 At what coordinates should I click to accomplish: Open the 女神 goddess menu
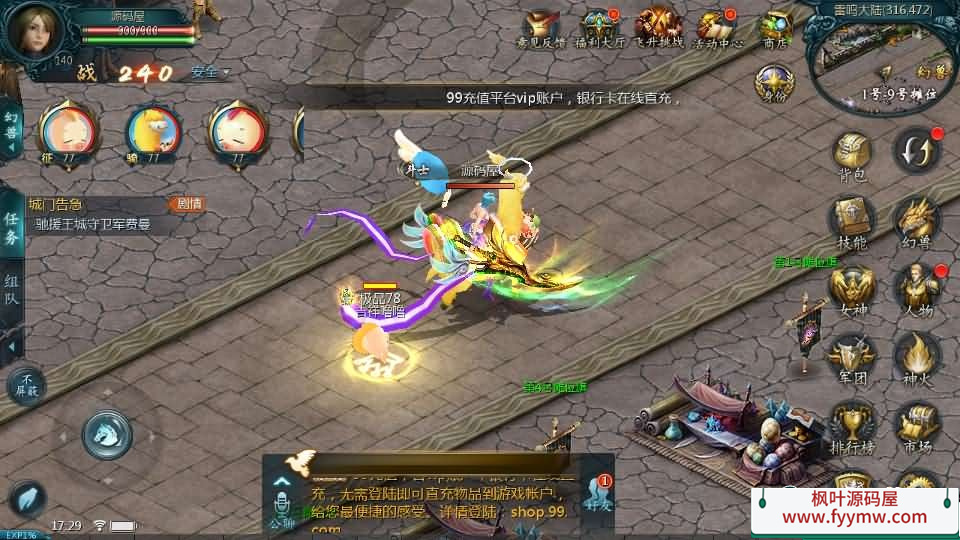coord(852,289)
